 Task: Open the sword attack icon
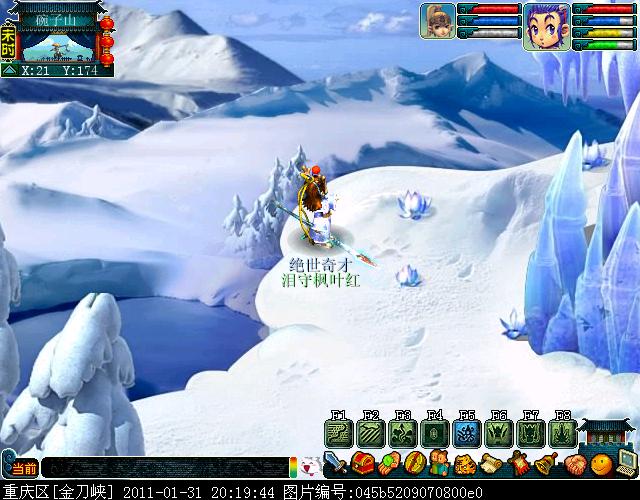click(335, 464)
